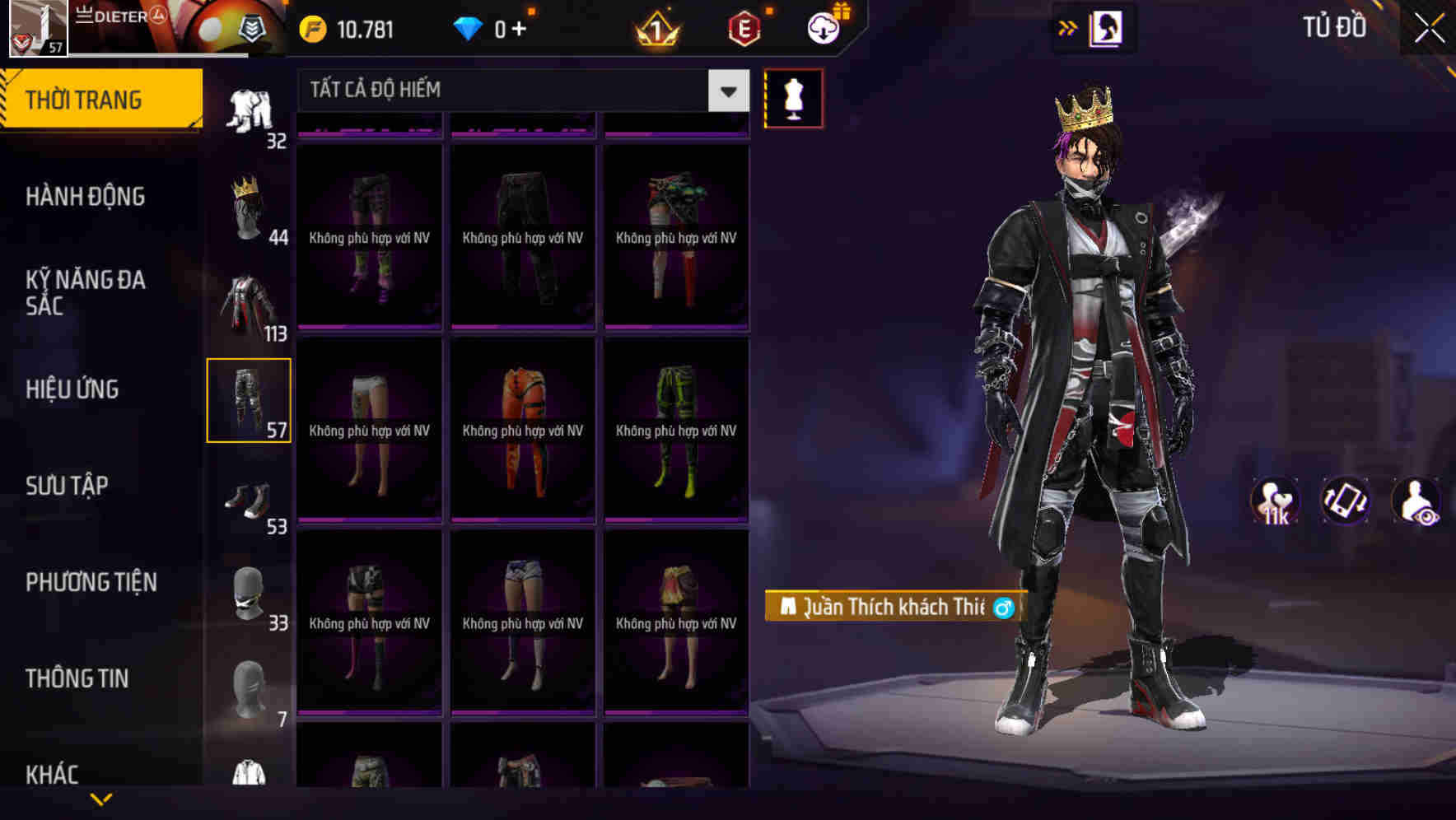Viewport: 1456px width, 820px height.
Task: Click the 11k likes icon beside the character
Action: [1274, 501]
